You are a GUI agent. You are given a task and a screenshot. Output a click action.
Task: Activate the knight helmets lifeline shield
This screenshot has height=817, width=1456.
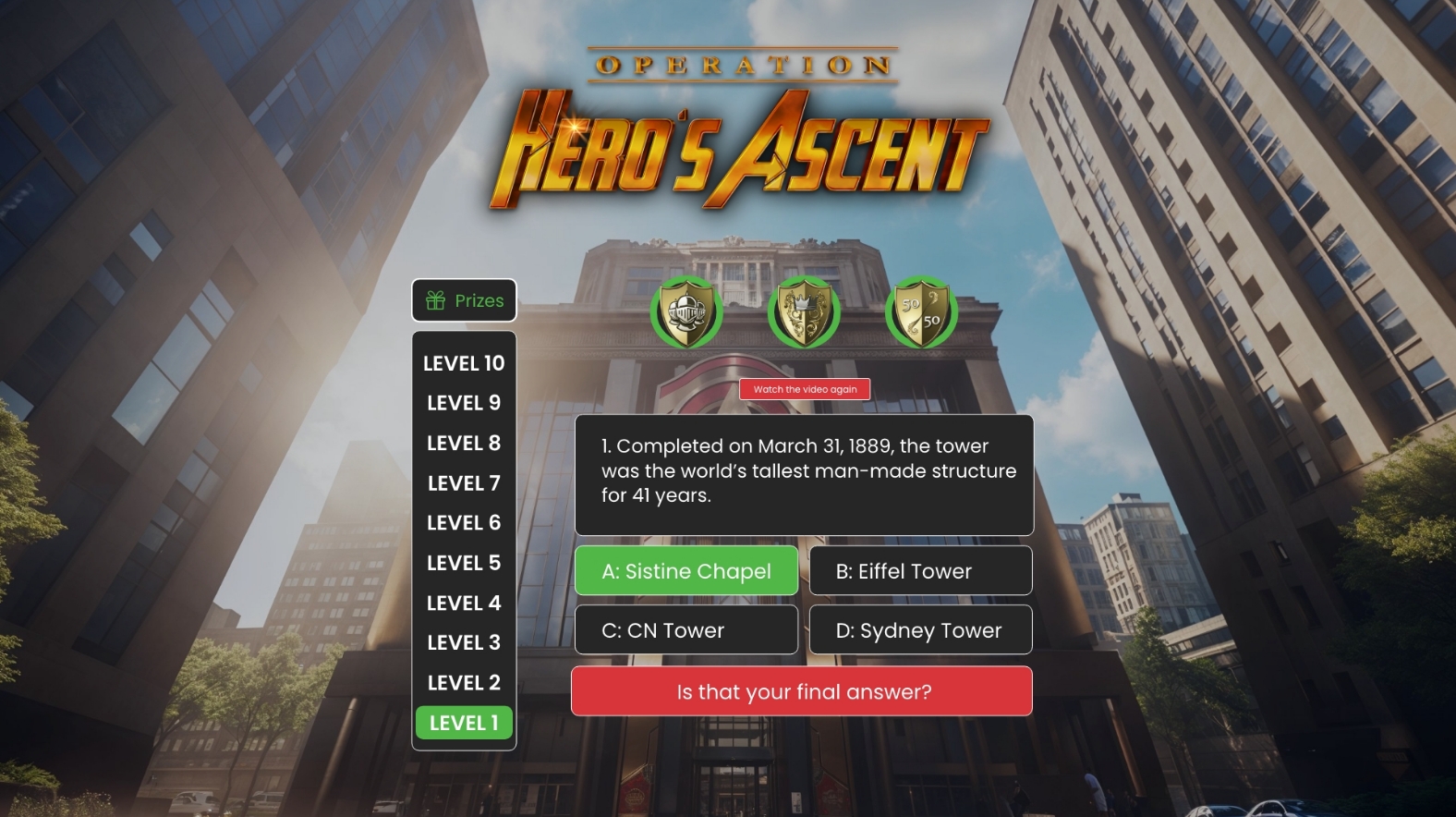point(686,312)
